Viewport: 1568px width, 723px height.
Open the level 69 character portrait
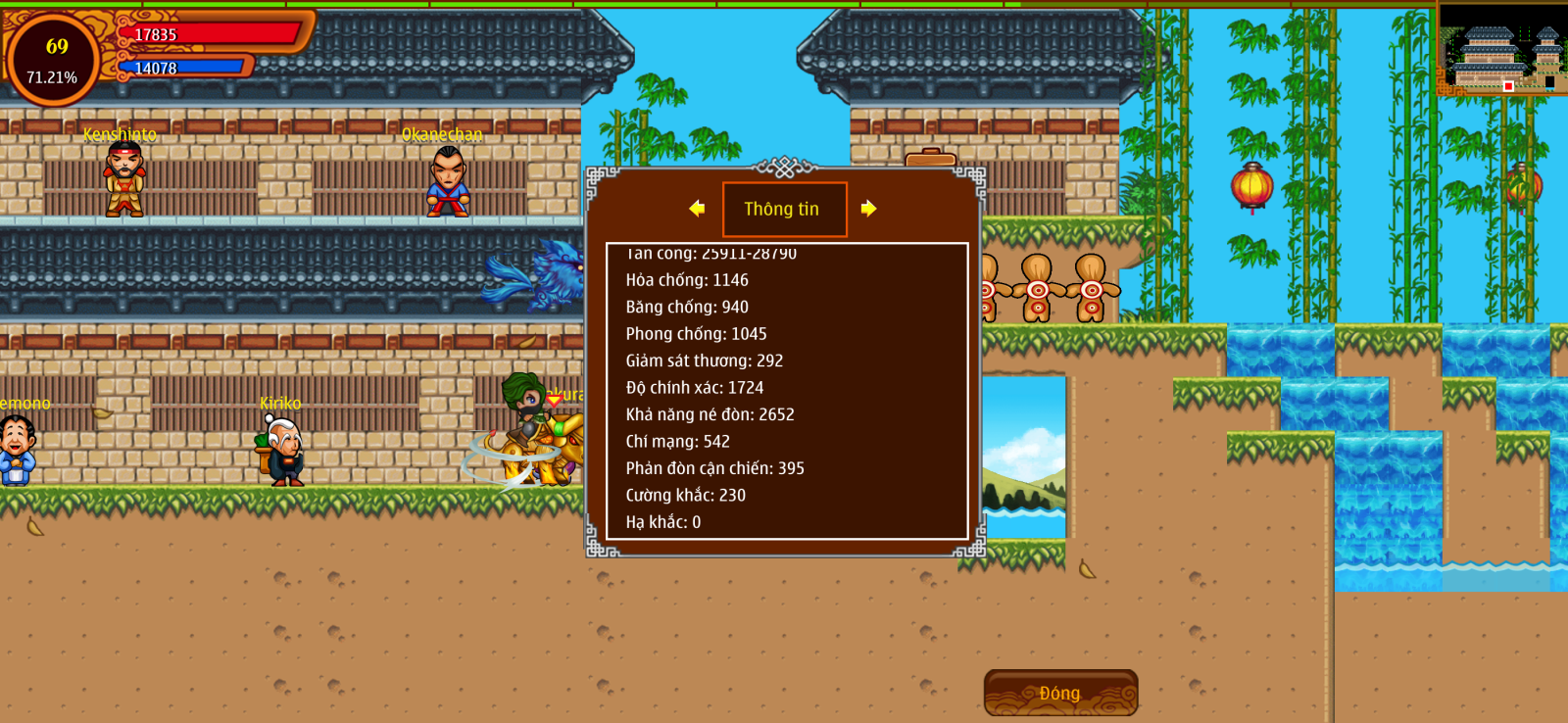[x=53, y=60]
